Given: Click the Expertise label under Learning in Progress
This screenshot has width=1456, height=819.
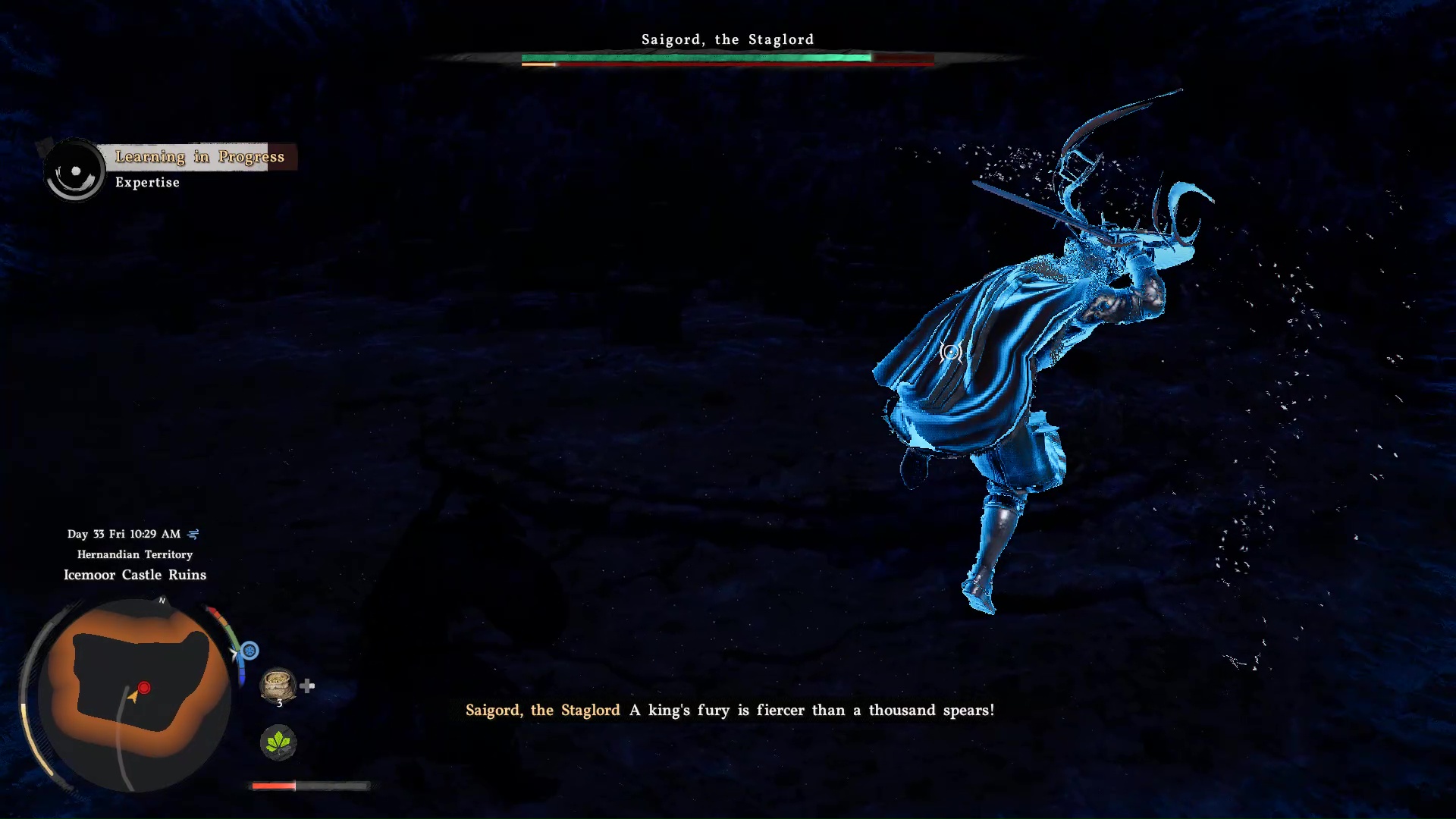Looking at the screenshot, I should [x=147, y=182].
